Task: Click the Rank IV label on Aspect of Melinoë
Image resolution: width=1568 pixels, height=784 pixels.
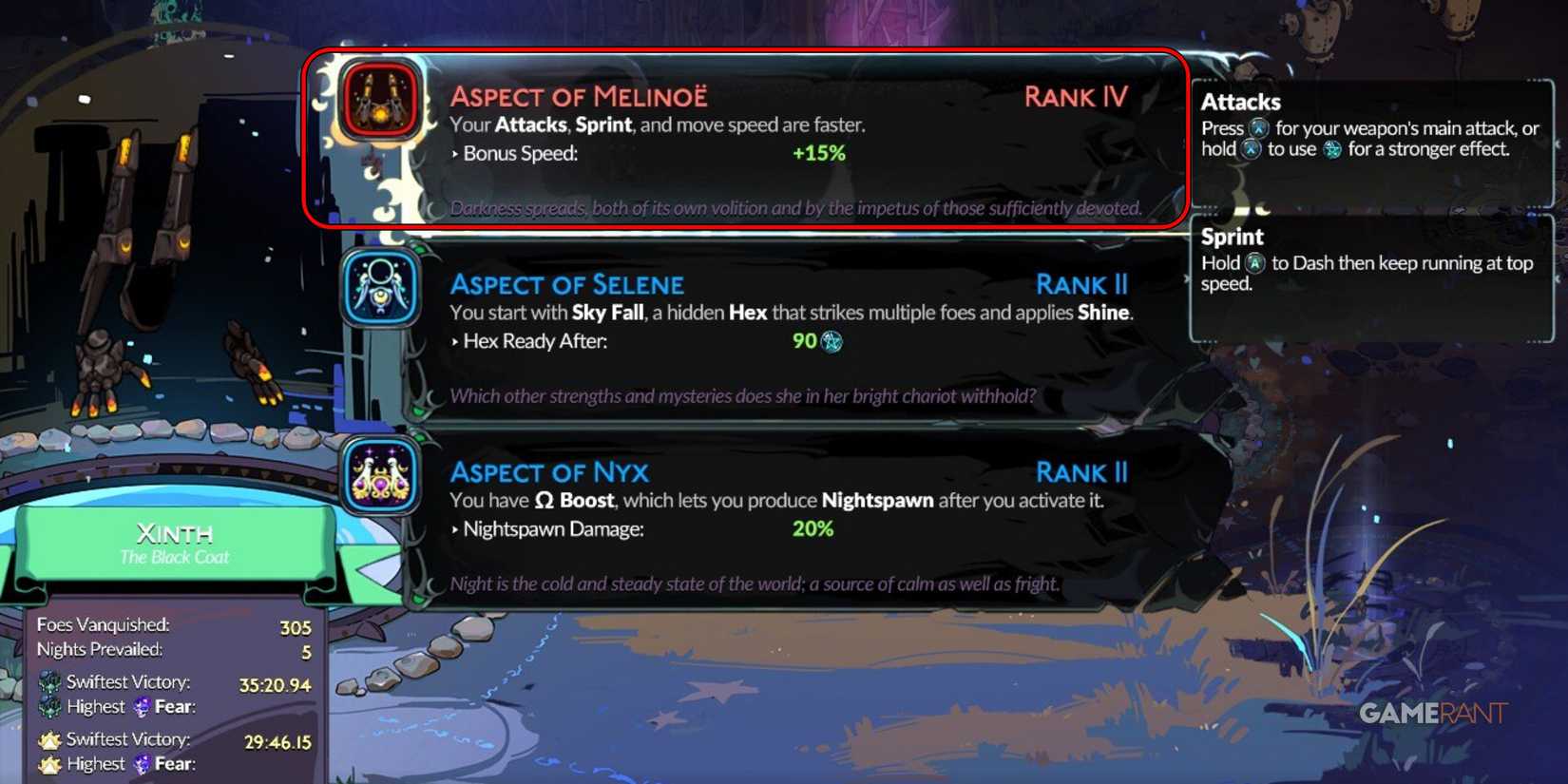Action: [1075, 97]
